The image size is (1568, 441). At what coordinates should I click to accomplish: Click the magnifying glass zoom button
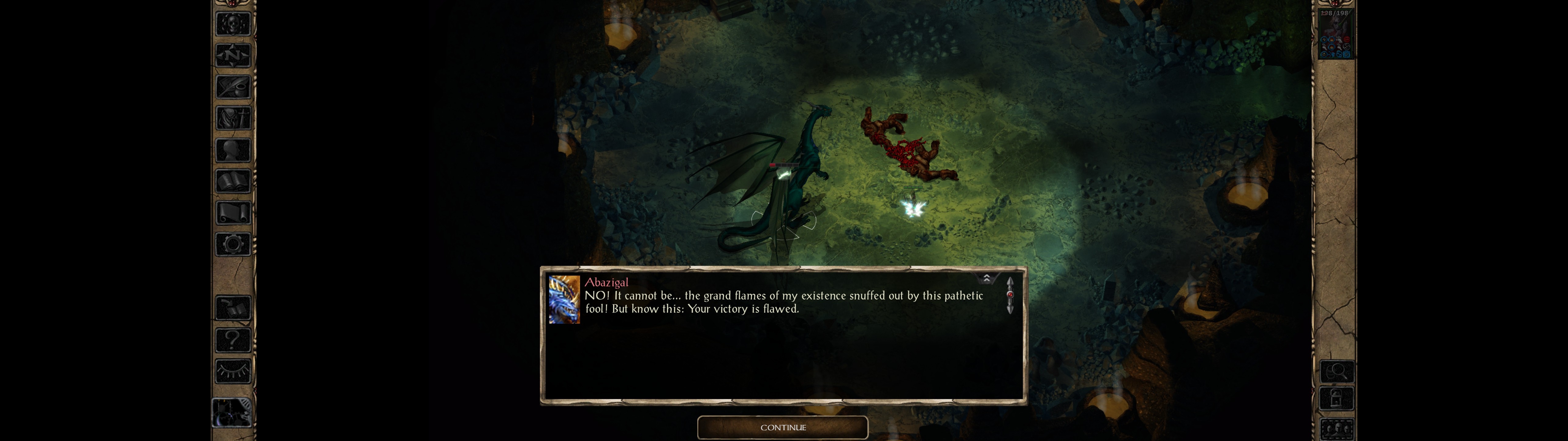[x=1336, y=371]
